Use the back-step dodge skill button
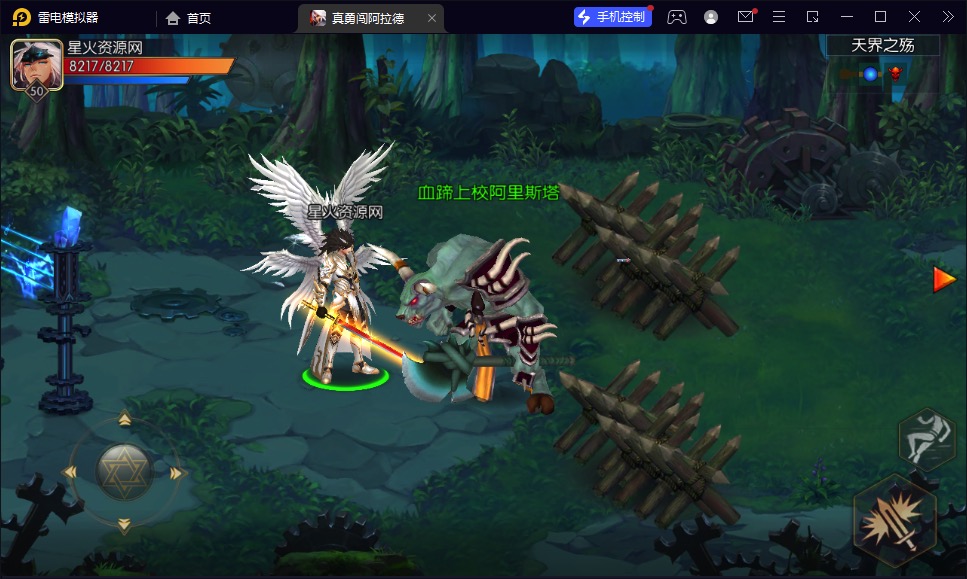Image resolution: width=967 pixels, height=579 pixels. pos(926,439)
